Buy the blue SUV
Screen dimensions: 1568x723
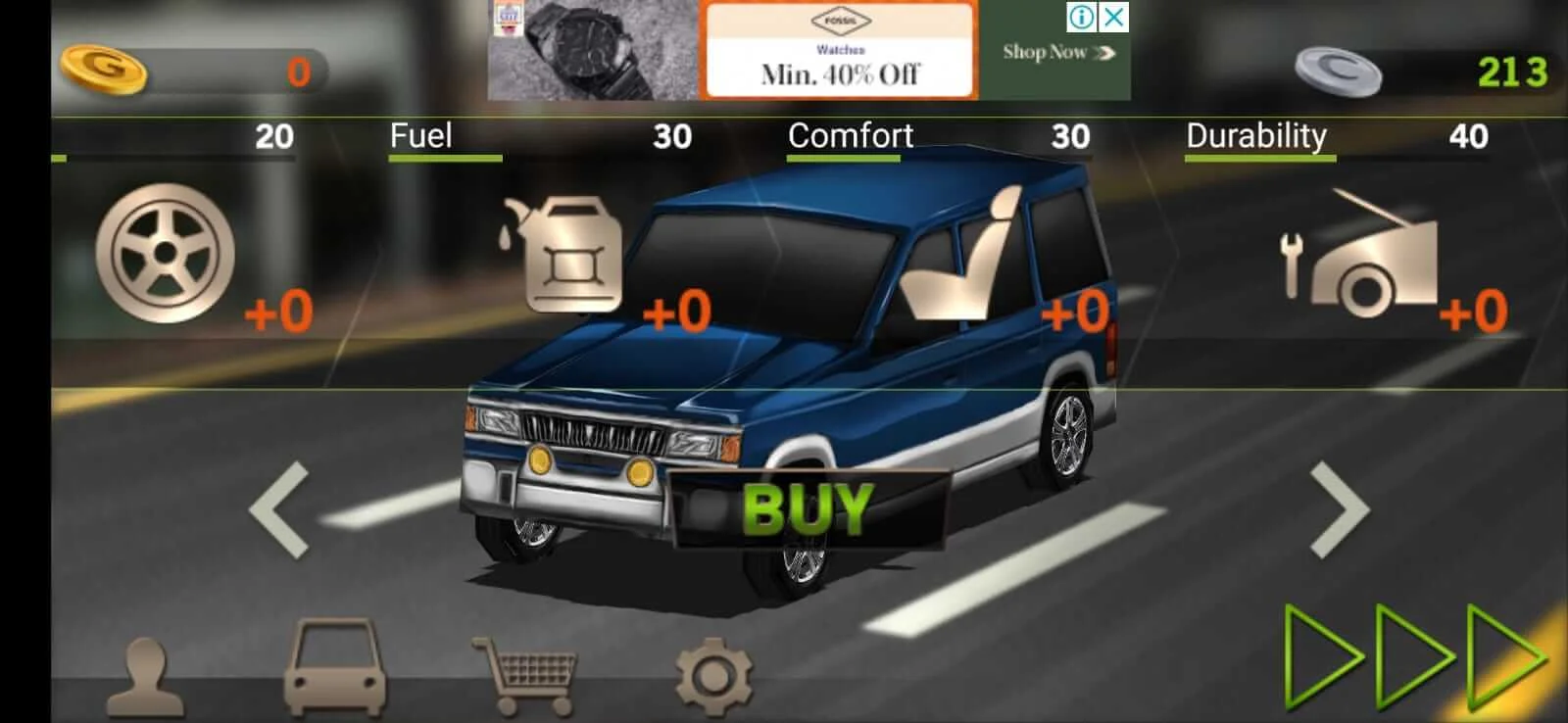point(807,508)
